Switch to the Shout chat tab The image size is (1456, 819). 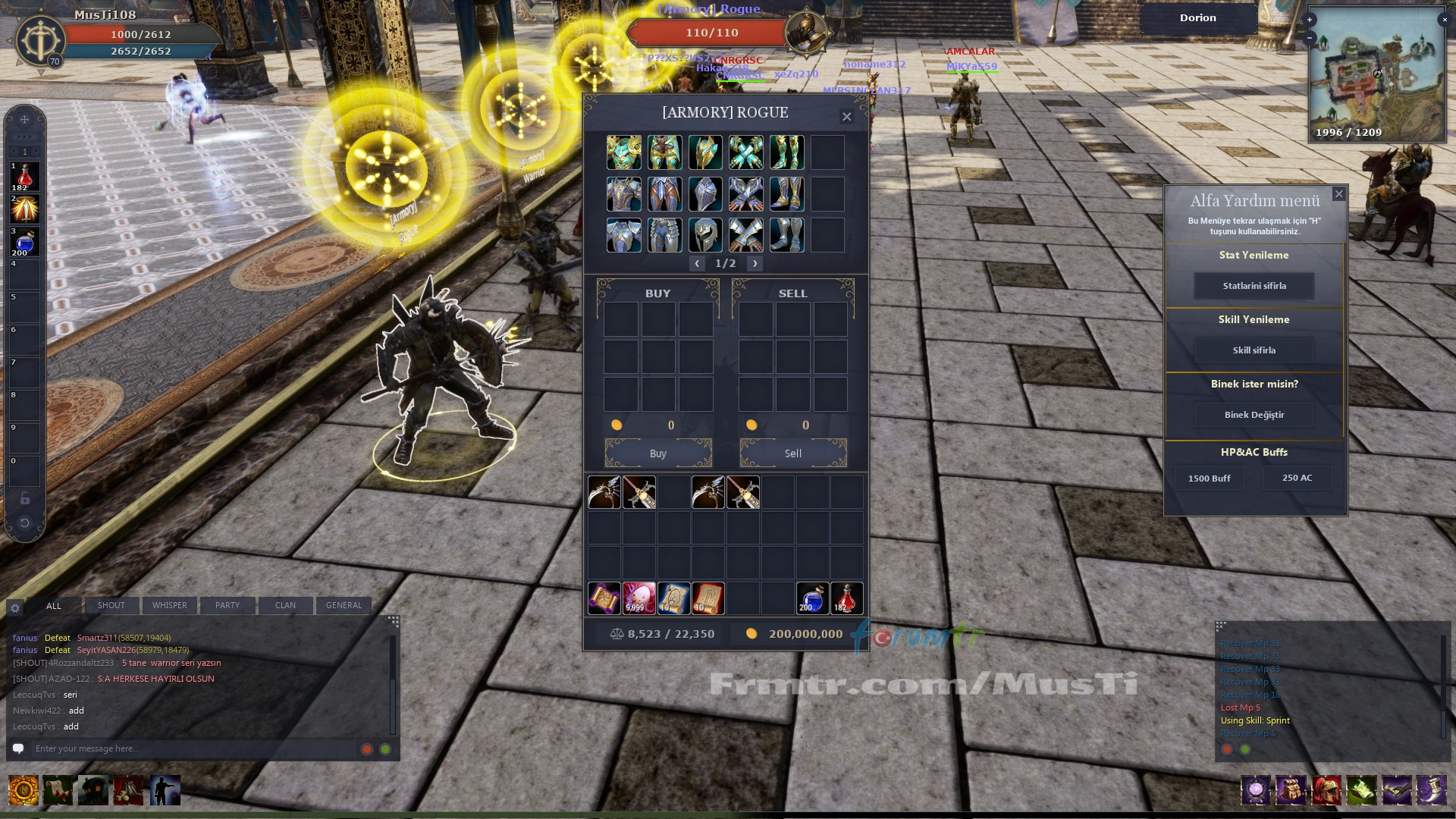coord(111,605)
